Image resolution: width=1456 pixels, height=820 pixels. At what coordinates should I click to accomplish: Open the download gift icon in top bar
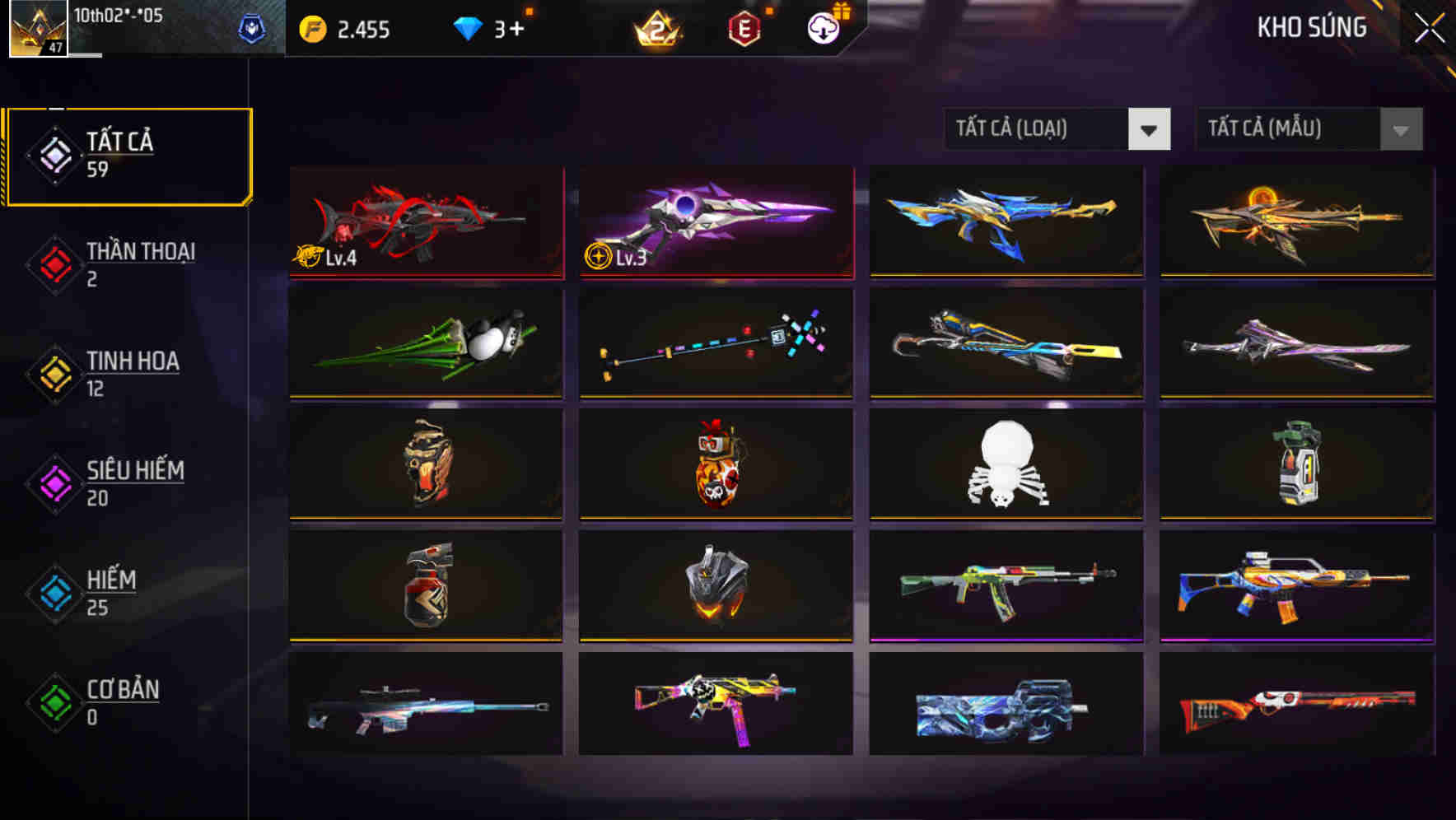point(821,28)
